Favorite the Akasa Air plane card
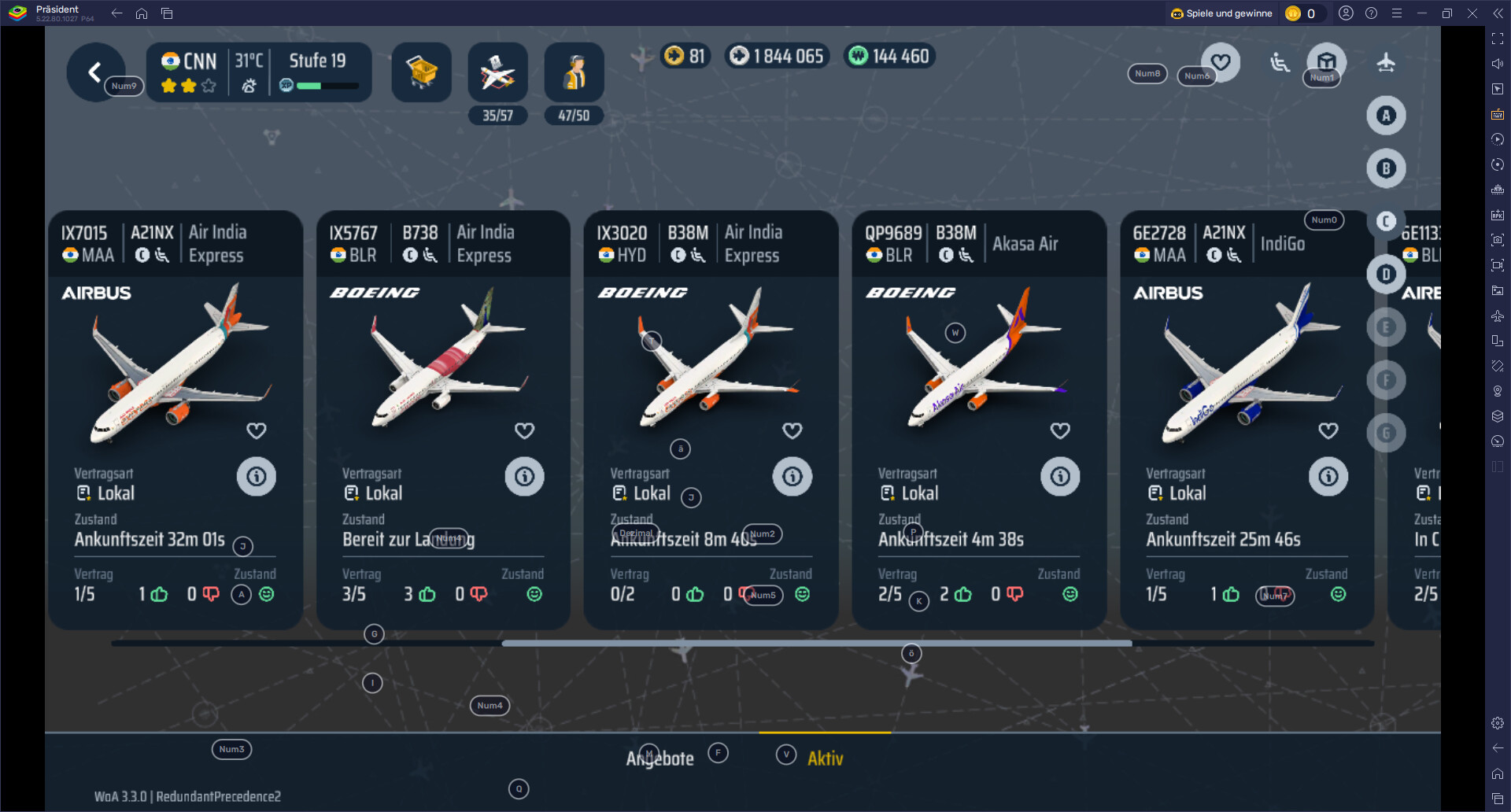The width and height of the screenshot is (1511, 812). [x=1060, y=430]
